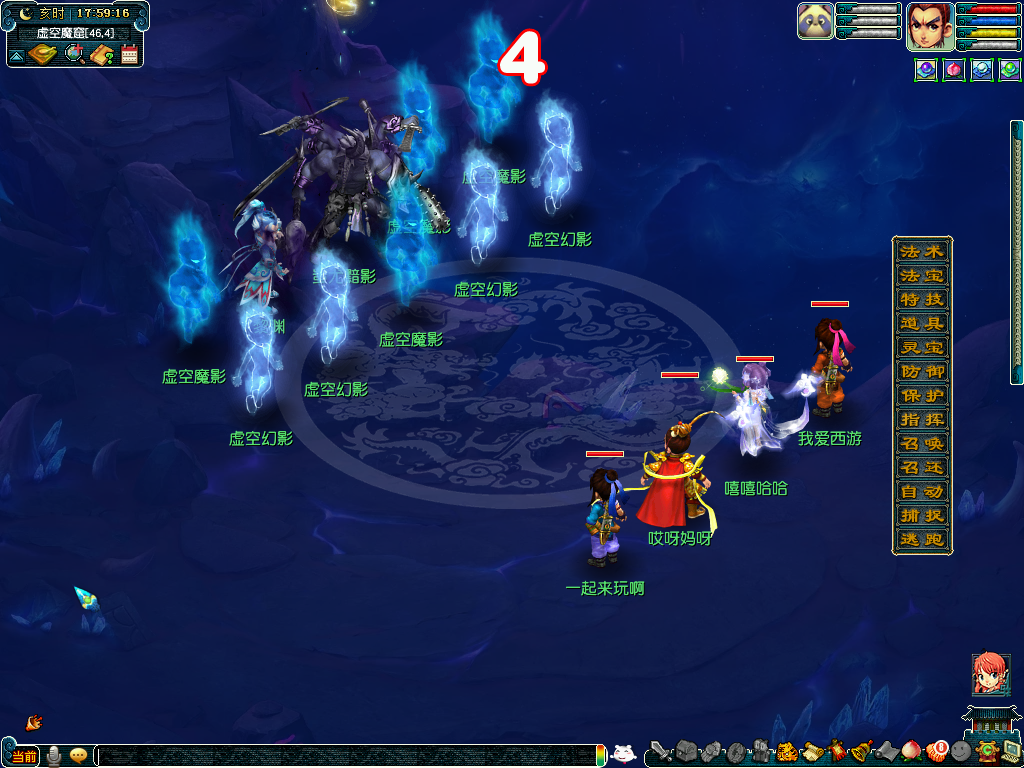Select the 保护 (Protect) command
Viewport: 1024px width, 768px height.
pyautogui.click(x=922, y=395)
